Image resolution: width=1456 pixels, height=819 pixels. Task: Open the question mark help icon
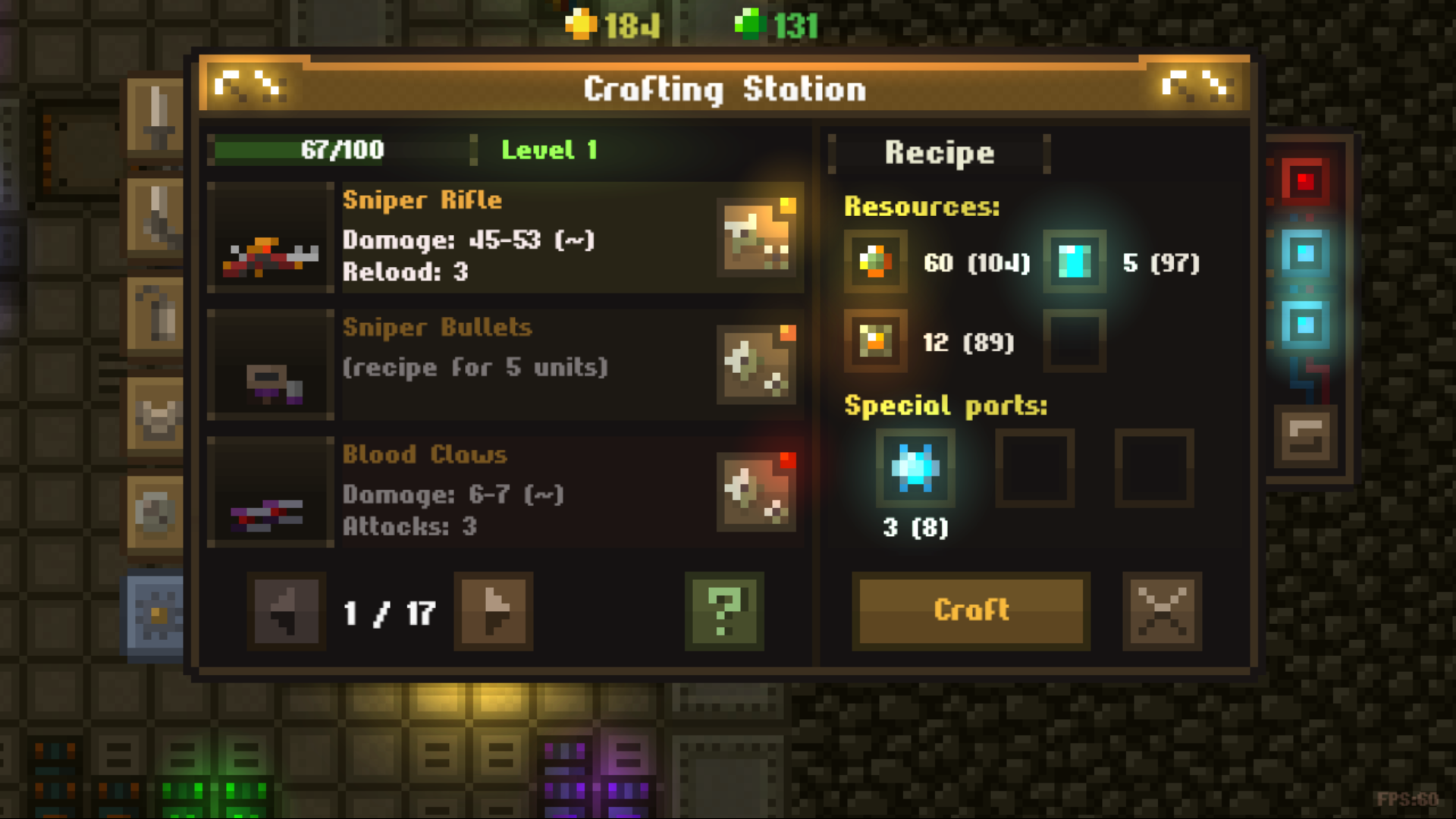click(723, 611)
